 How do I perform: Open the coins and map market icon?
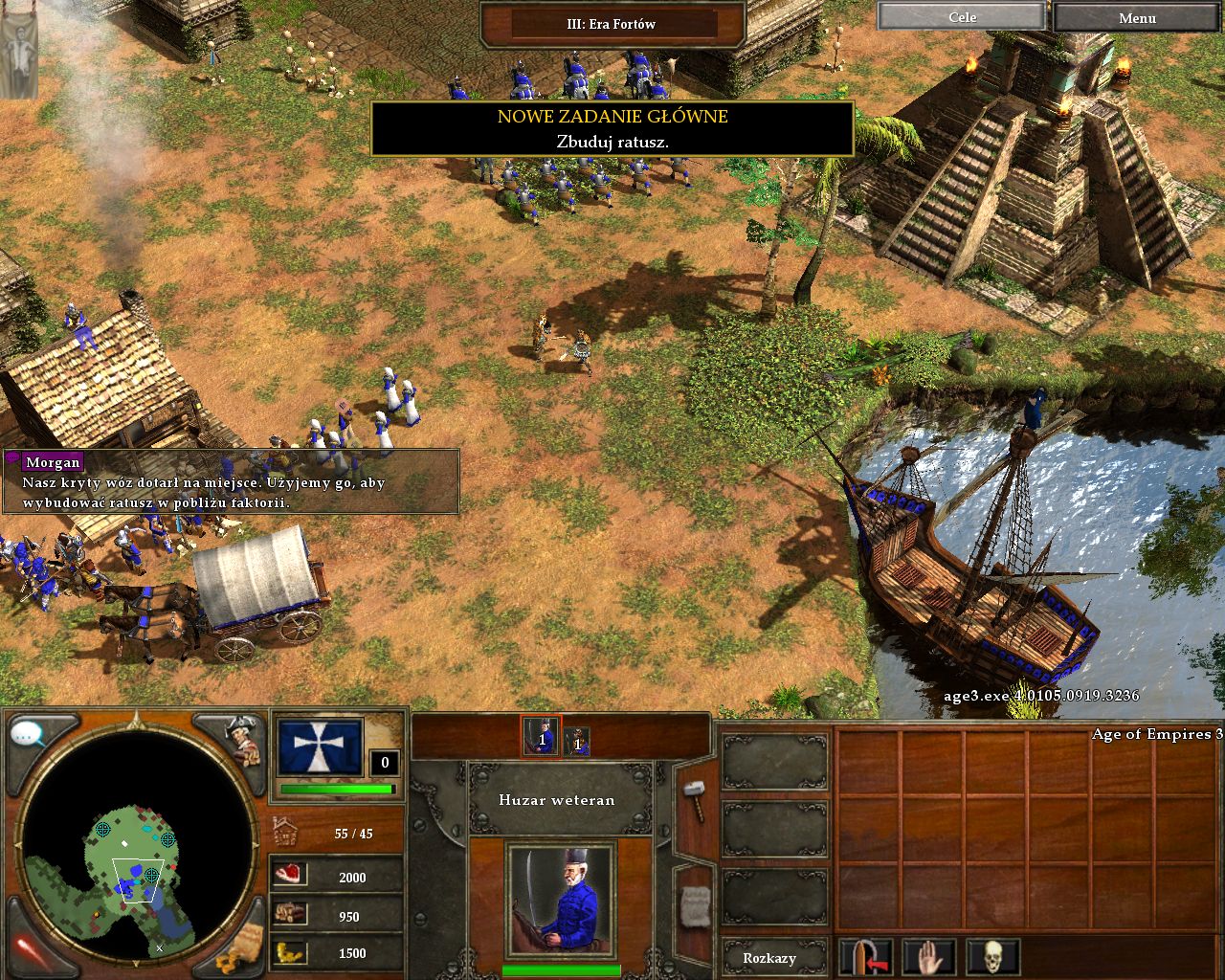tap(239, 948)
